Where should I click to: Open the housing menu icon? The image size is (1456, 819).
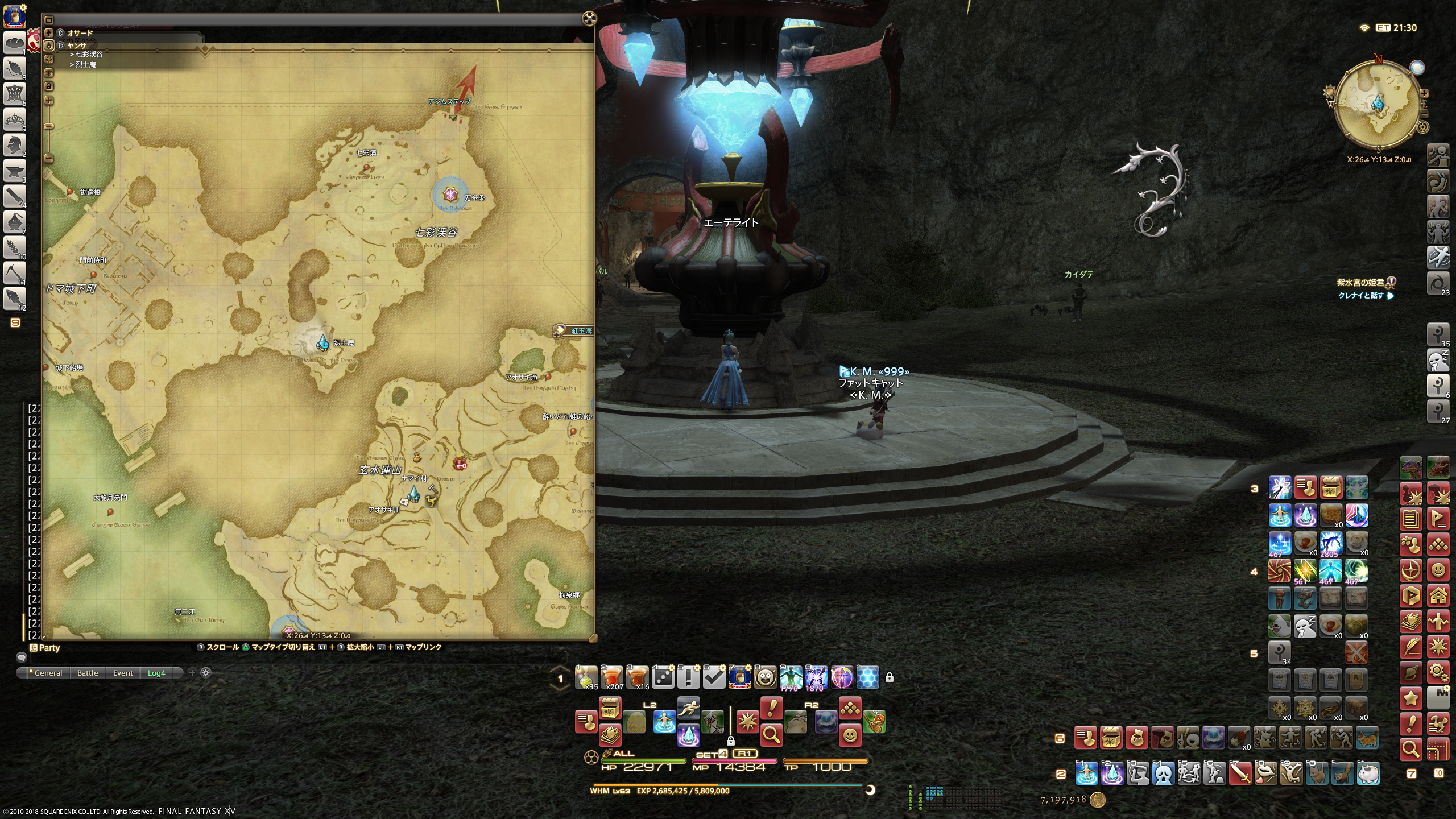tap(1438, 596)
